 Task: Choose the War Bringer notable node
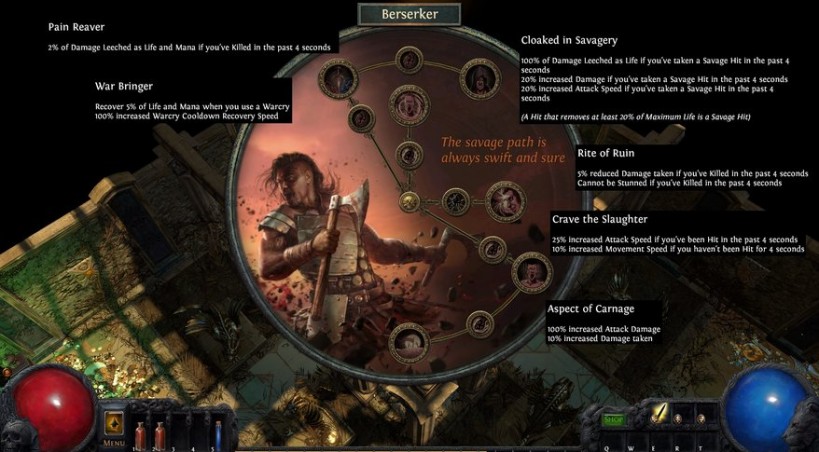pos(408,103)
